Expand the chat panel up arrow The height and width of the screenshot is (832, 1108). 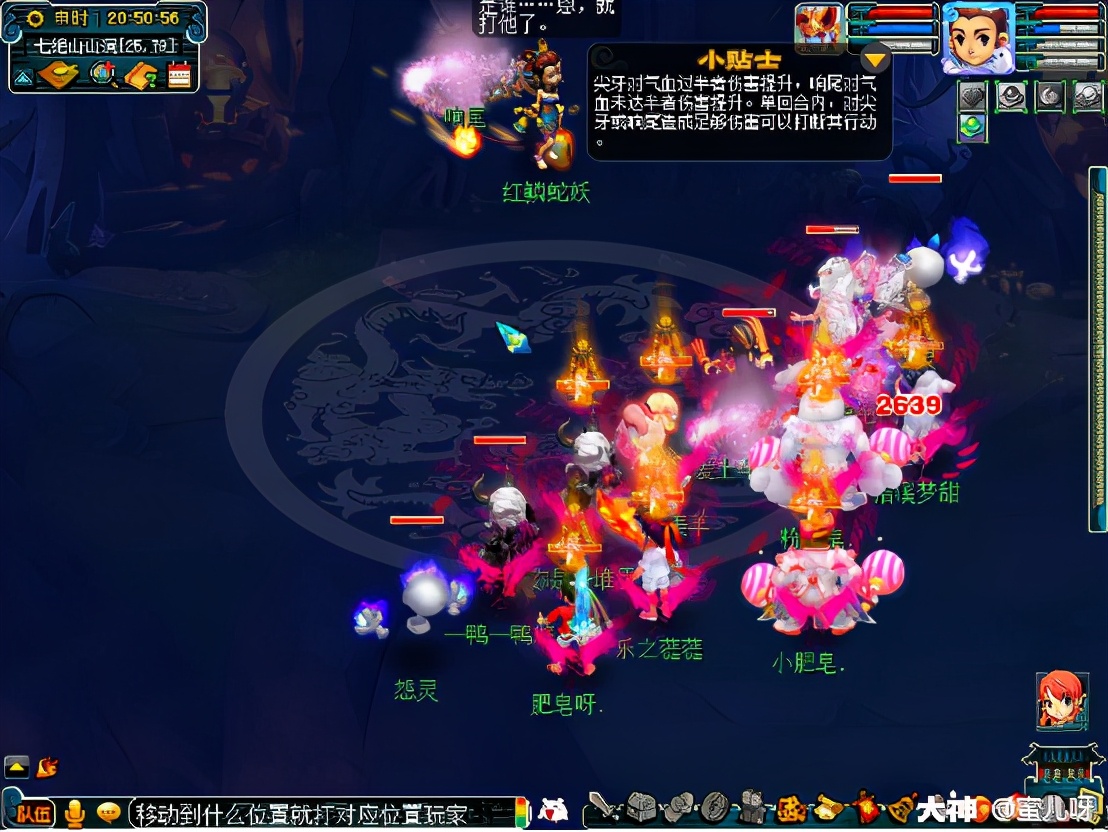(x=17, y=767)
